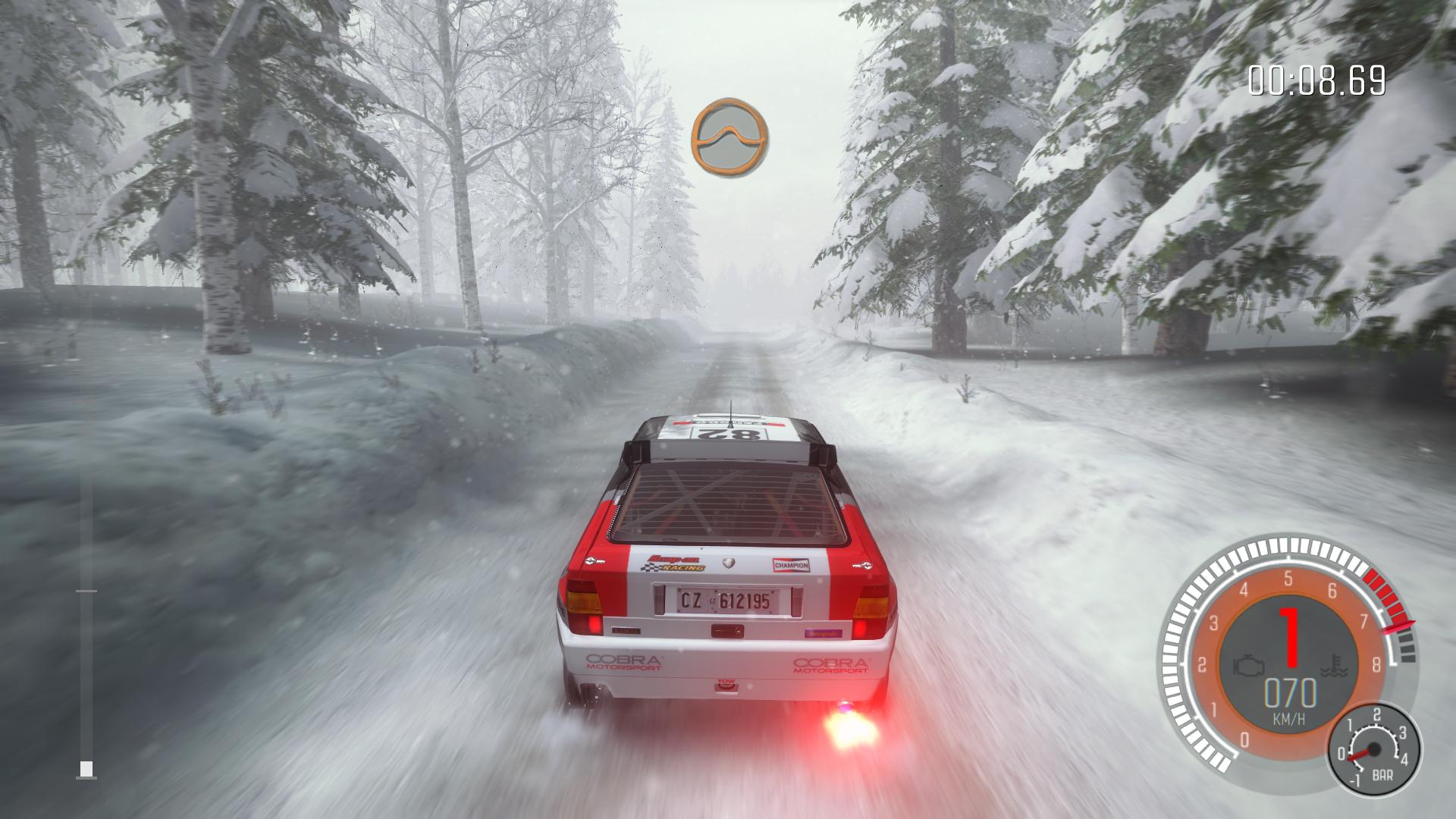This screenshot has width=1456, height=819.
Task: Click the orange crest pace note icon
Action: [x=729, y=136]
